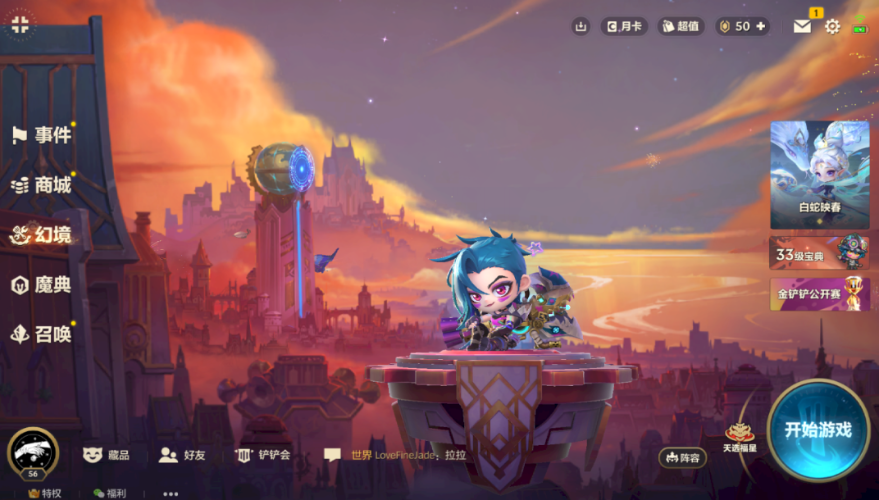Open the 金铲铲公开赛 tournament banner
This screenshot has width=879, height=500.
click(819, 294)
